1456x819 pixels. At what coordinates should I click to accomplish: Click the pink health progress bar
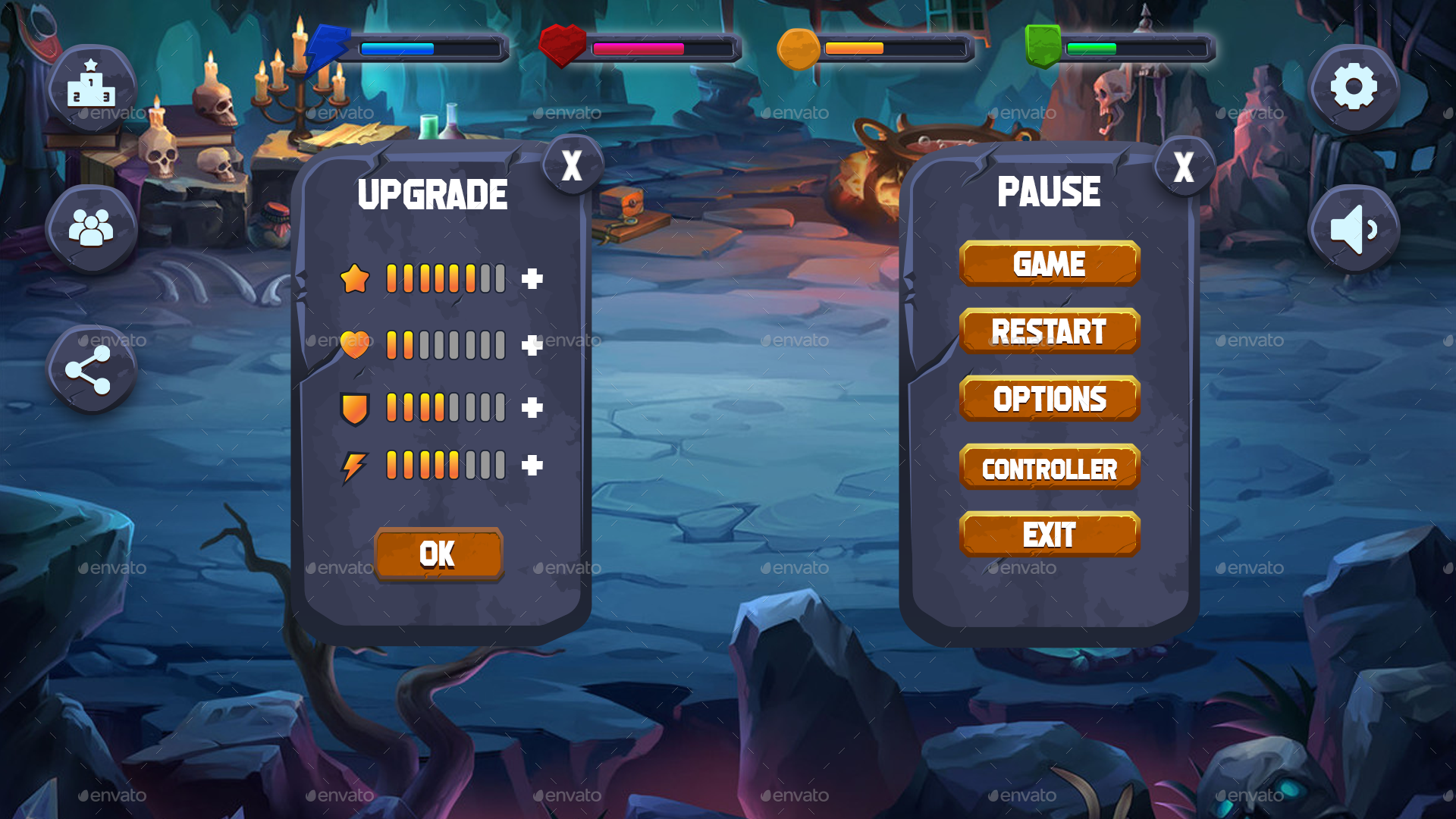(x=637, y=47)
